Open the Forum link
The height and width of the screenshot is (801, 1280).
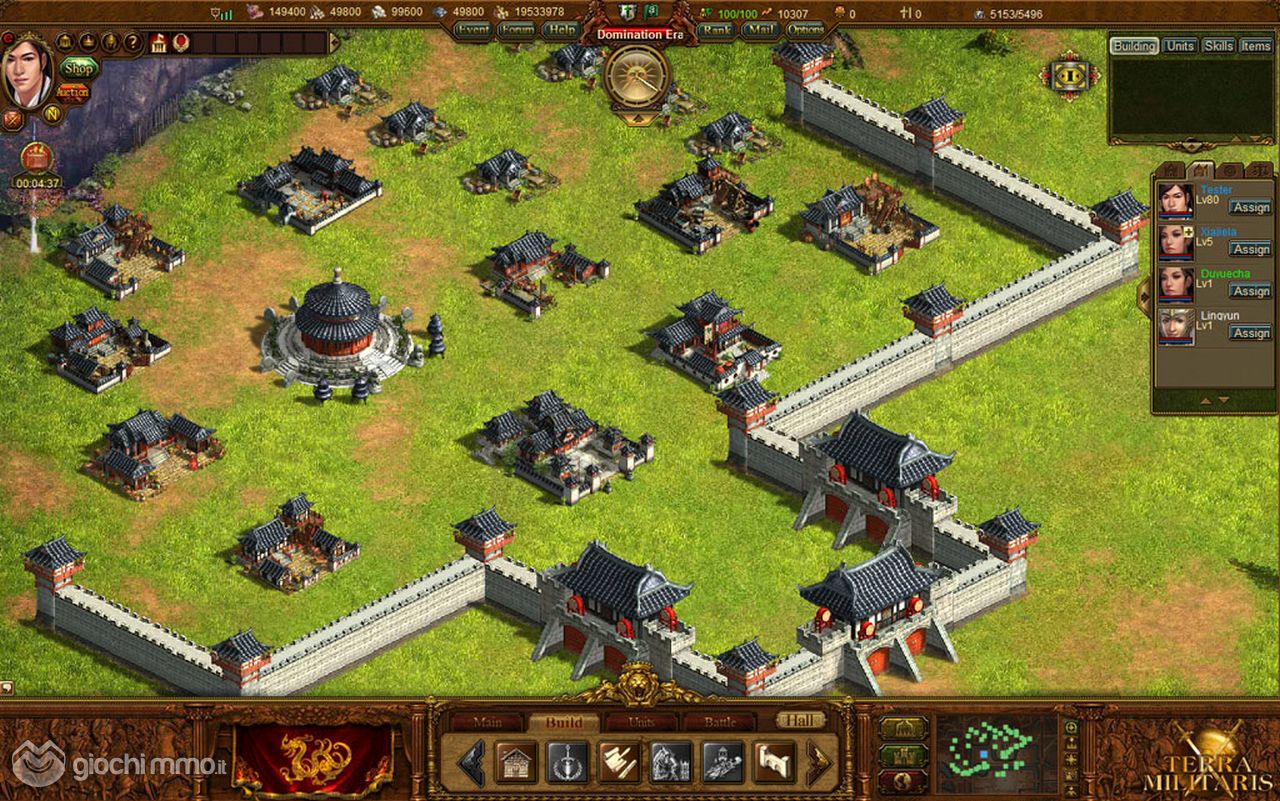[517, 30]
